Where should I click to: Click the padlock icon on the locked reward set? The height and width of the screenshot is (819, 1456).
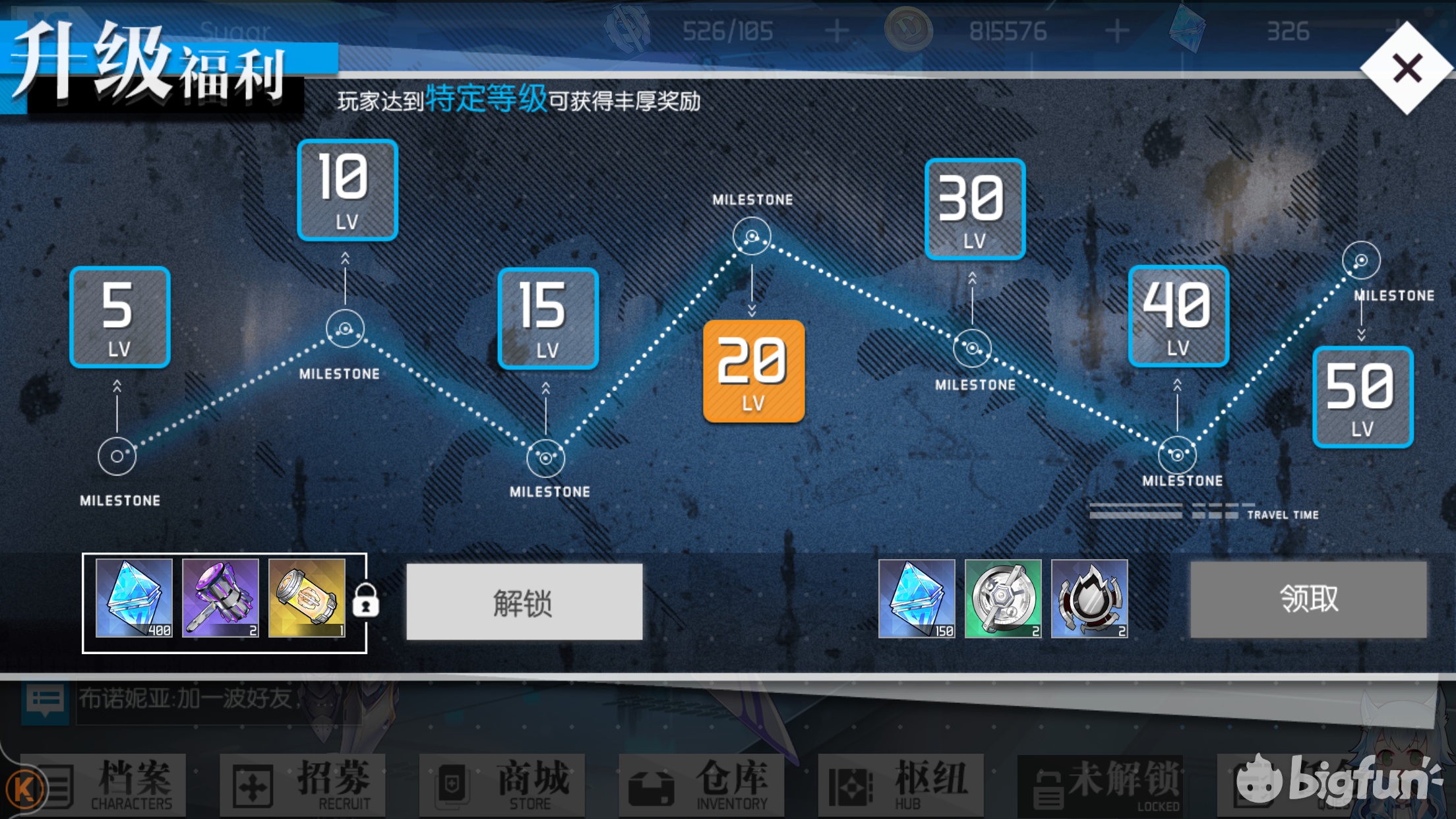click(x=365, y=602)
